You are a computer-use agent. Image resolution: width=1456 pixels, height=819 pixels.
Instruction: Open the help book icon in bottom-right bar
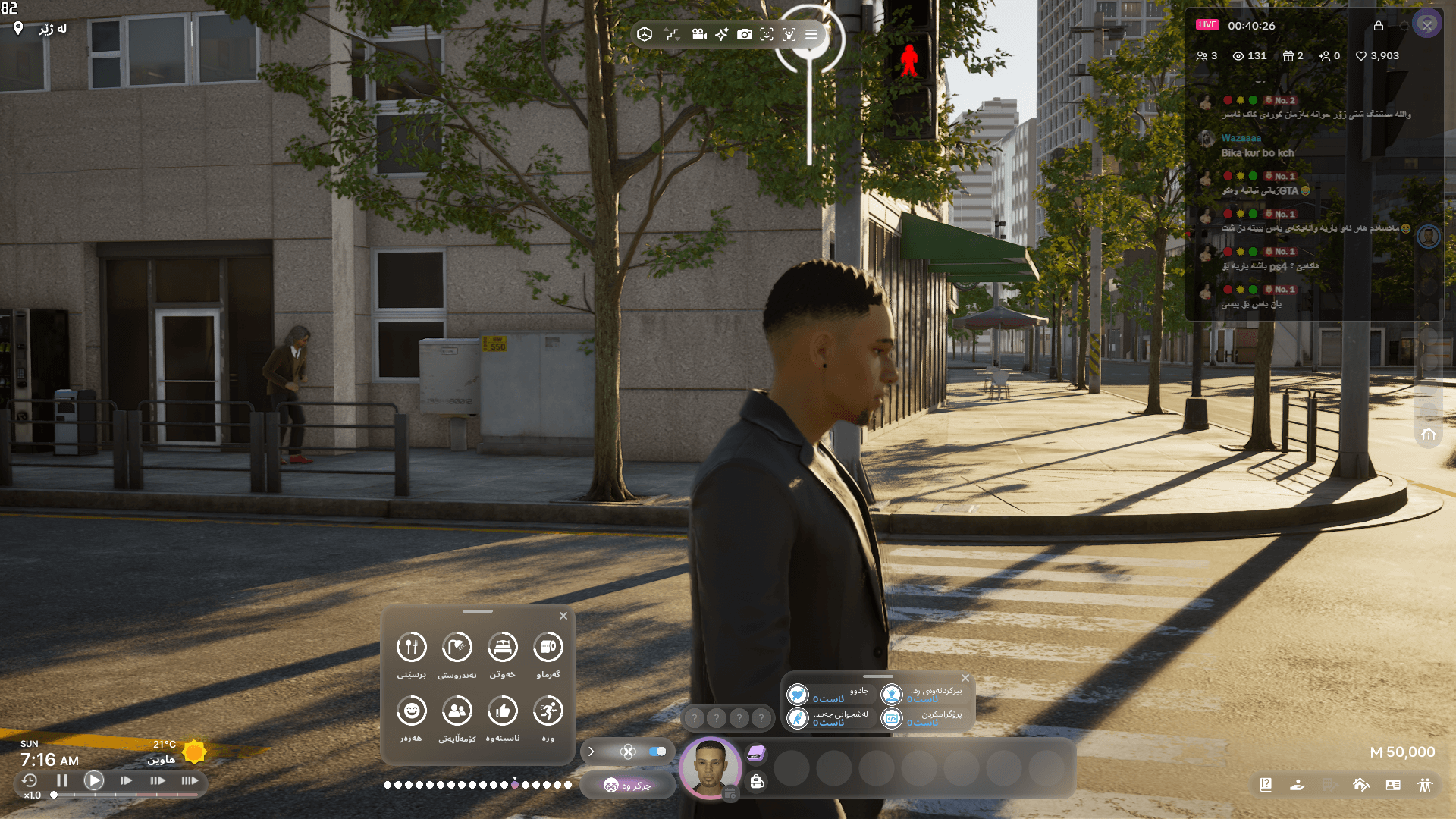pyautogui.click(x=1266, y=786)
